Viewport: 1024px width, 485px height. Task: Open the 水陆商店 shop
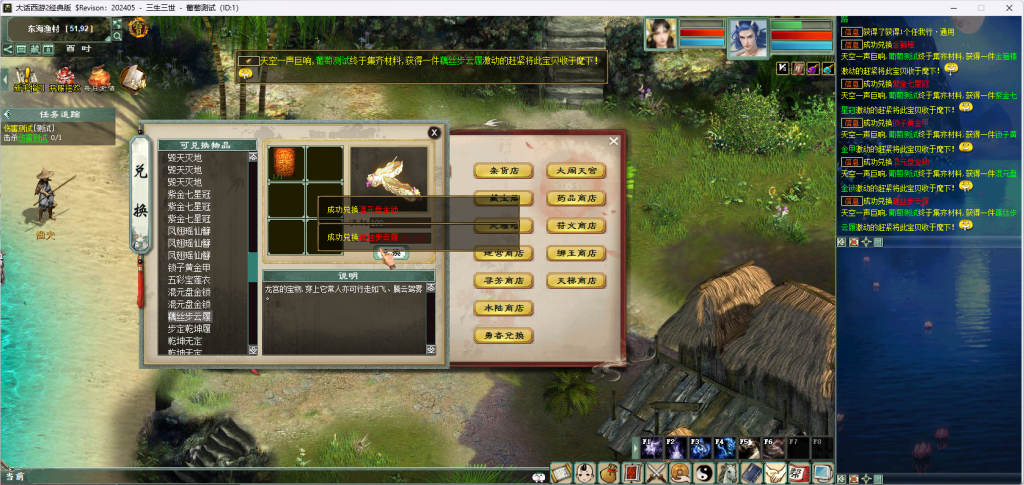pyautogui.click(x=503, y=309)
